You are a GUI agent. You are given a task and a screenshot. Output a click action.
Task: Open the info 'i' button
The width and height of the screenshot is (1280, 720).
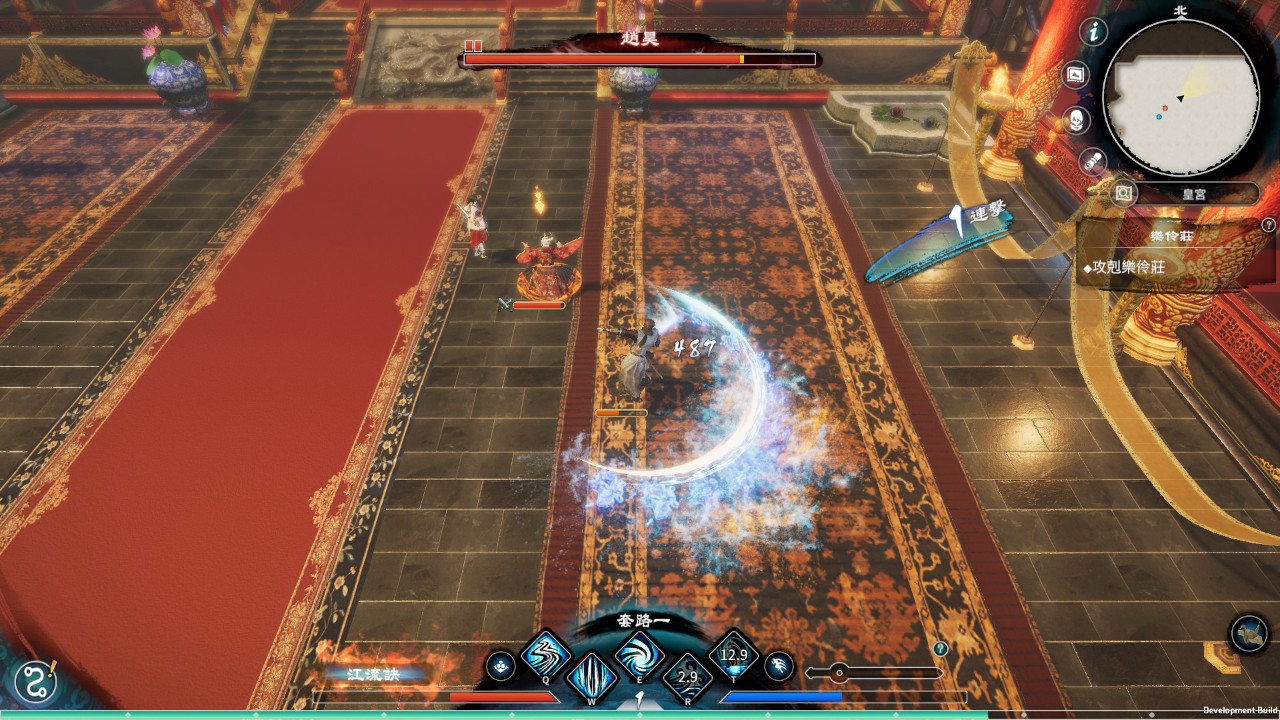click(1094, 32)
